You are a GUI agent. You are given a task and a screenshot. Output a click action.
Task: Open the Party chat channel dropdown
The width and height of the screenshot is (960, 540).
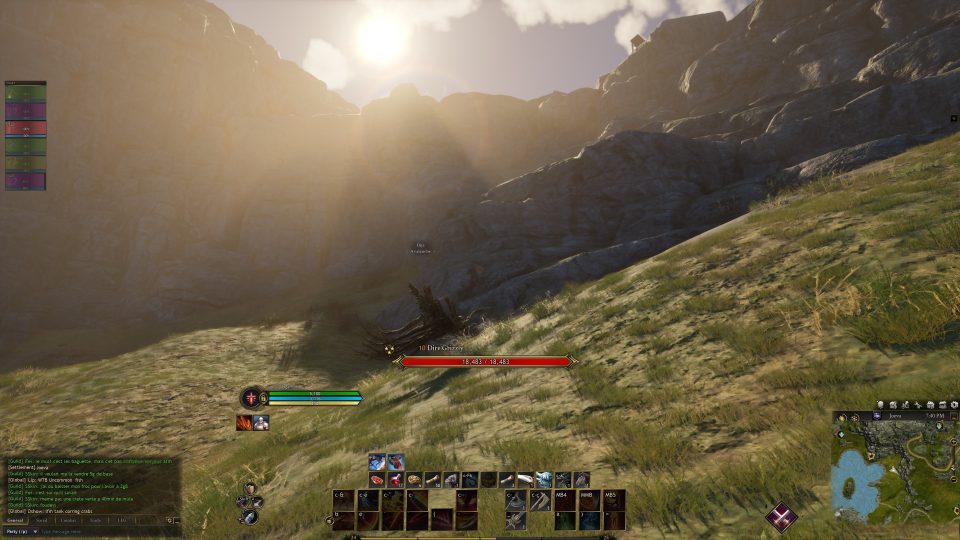20,532
